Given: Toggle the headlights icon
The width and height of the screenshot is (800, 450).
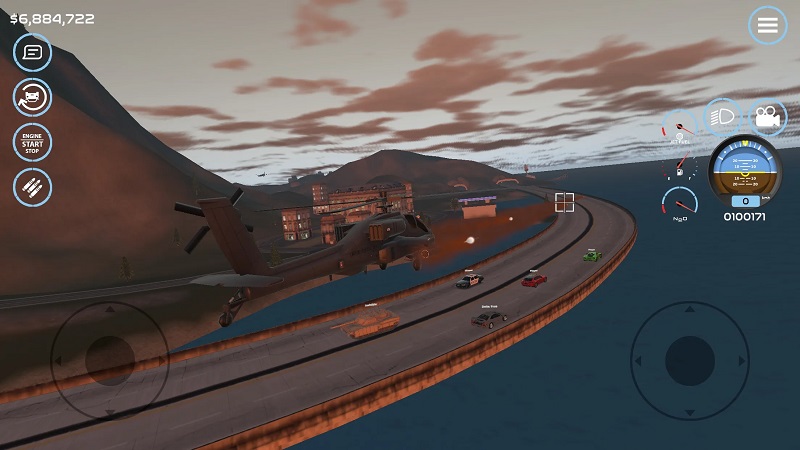Looking at the screenshot, I should pos(721,117).
